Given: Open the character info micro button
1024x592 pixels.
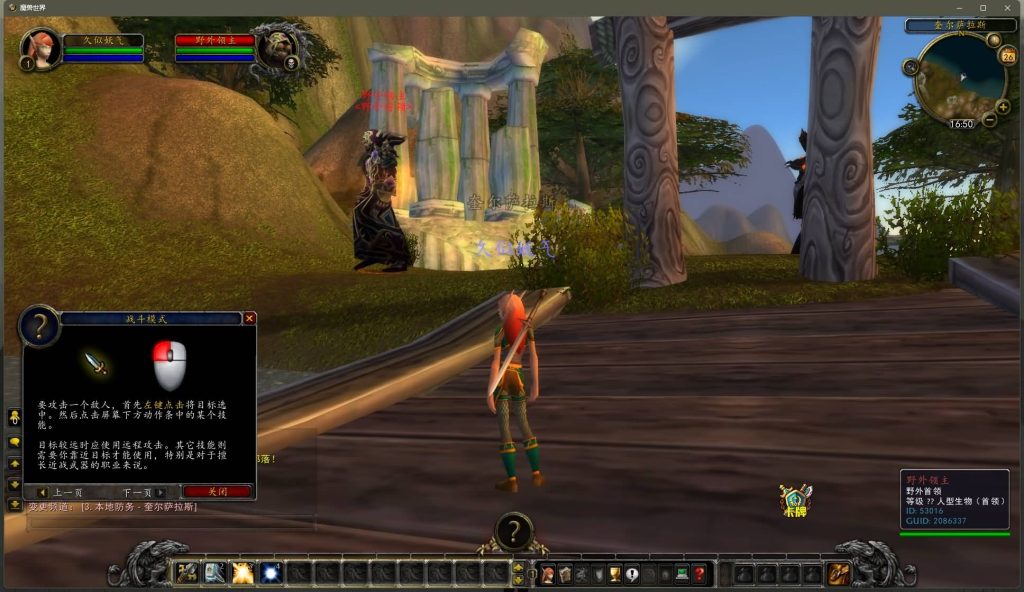Looking at the screenshot, I should (548, 574).
